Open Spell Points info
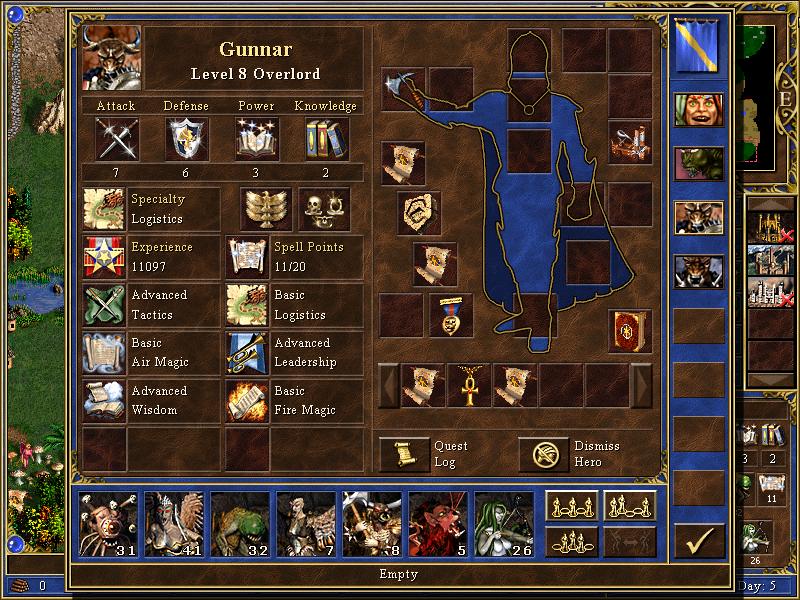The width and height of the screenshot is (800, 600). [247, 258]
